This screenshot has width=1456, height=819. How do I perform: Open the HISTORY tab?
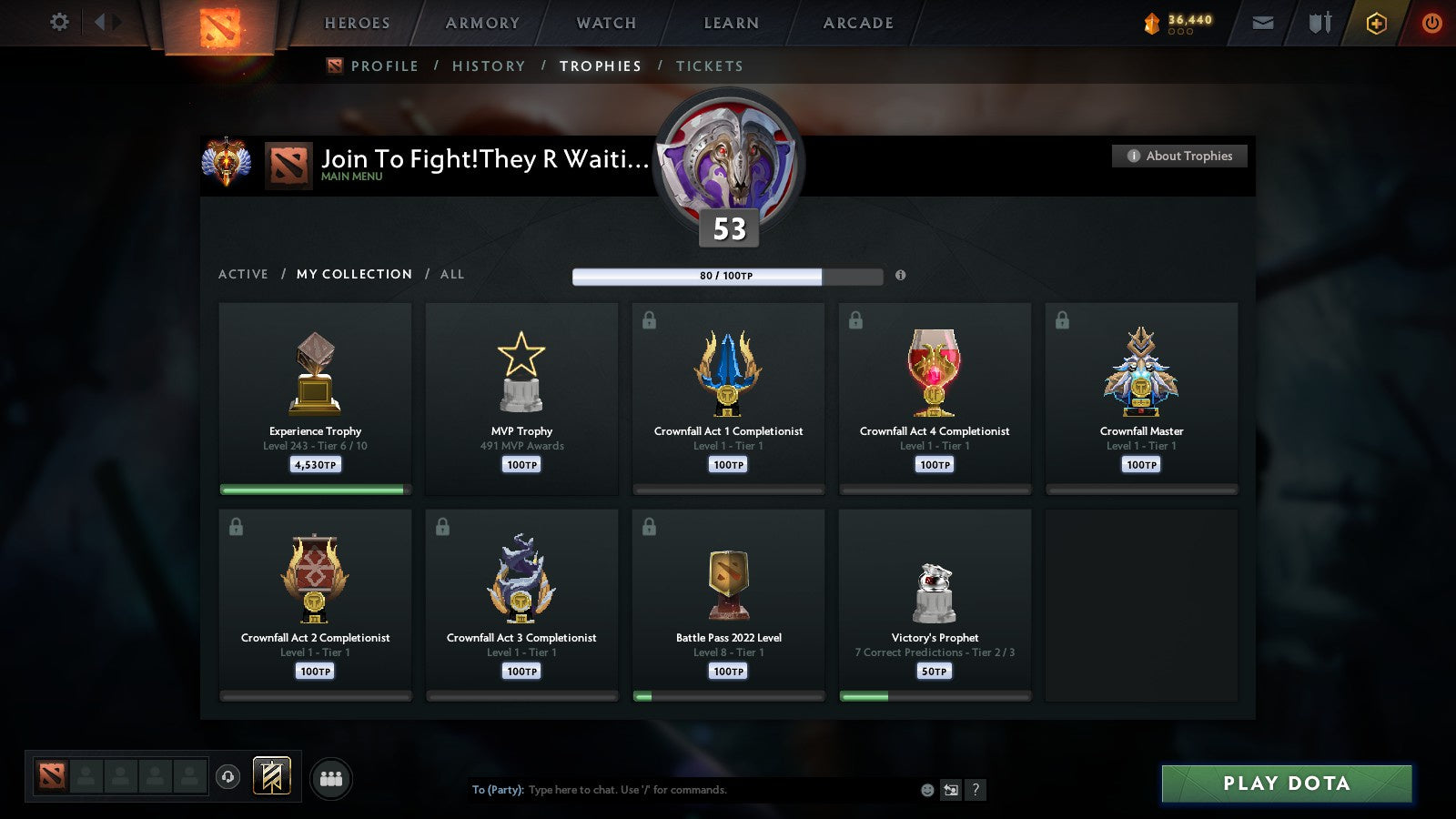click(489, 66)
